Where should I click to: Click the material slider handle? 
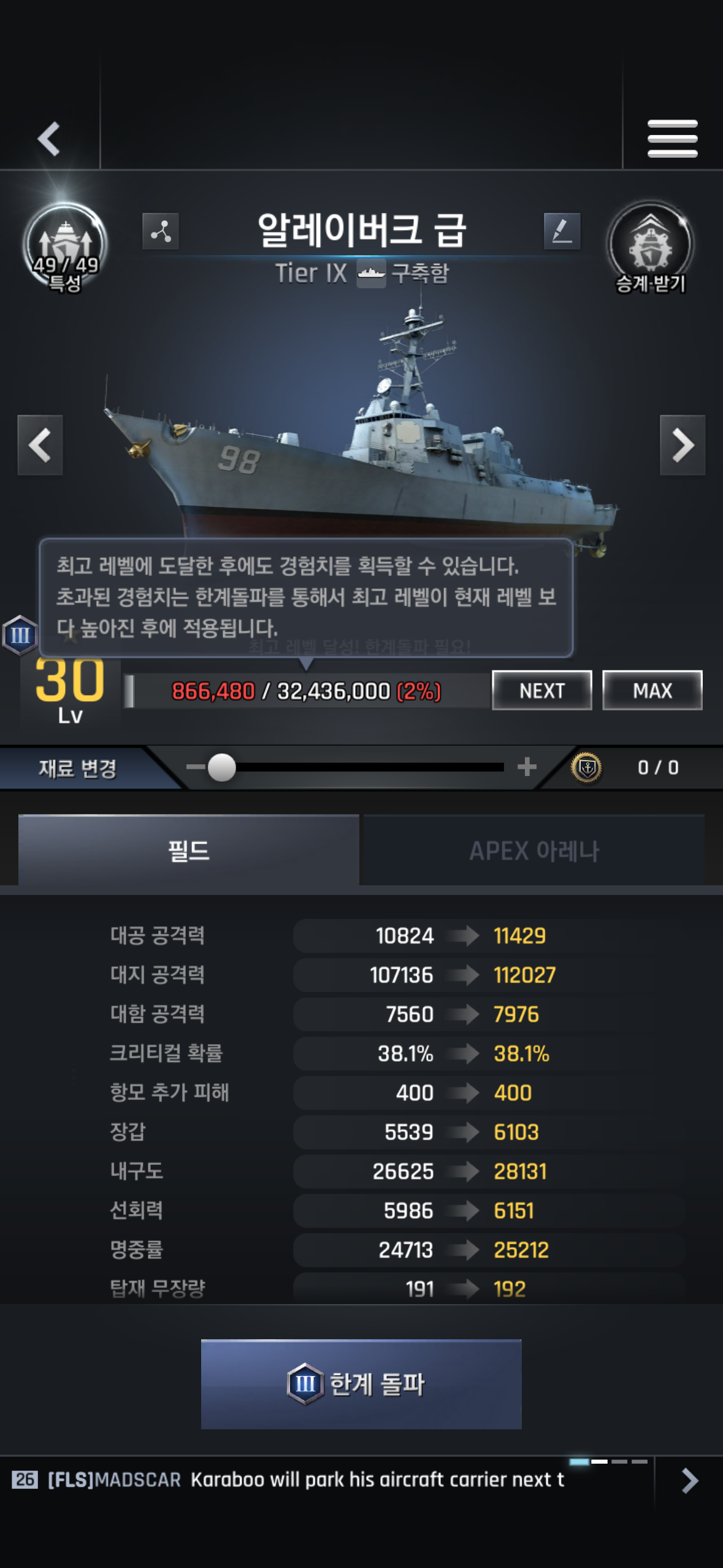point(222,767)
